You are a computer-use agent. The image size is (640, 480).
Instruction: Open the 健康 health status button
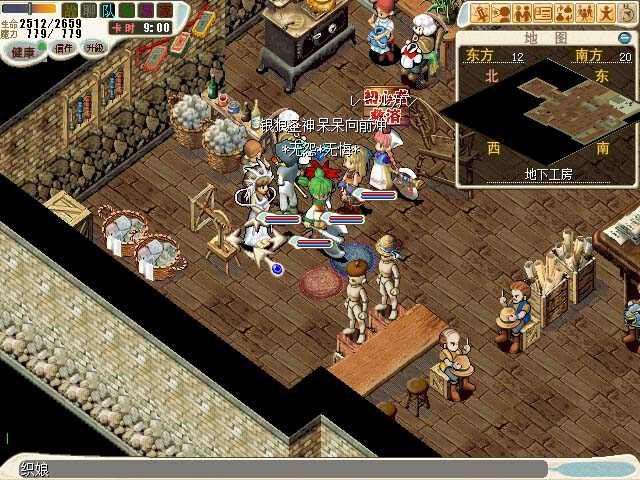(x=23, y=49)
